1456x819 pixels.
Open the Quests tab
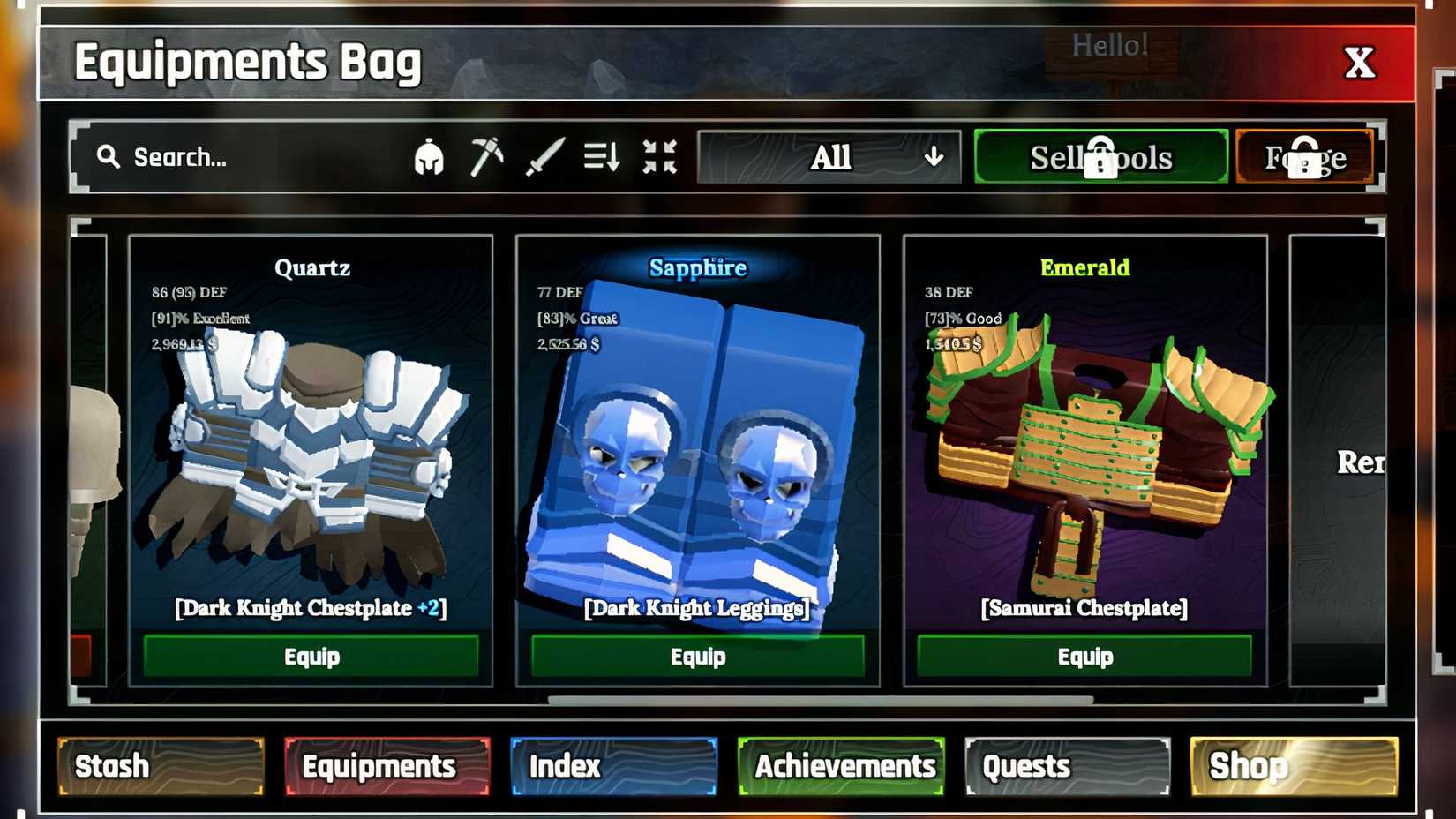[x=1066, y=766]
